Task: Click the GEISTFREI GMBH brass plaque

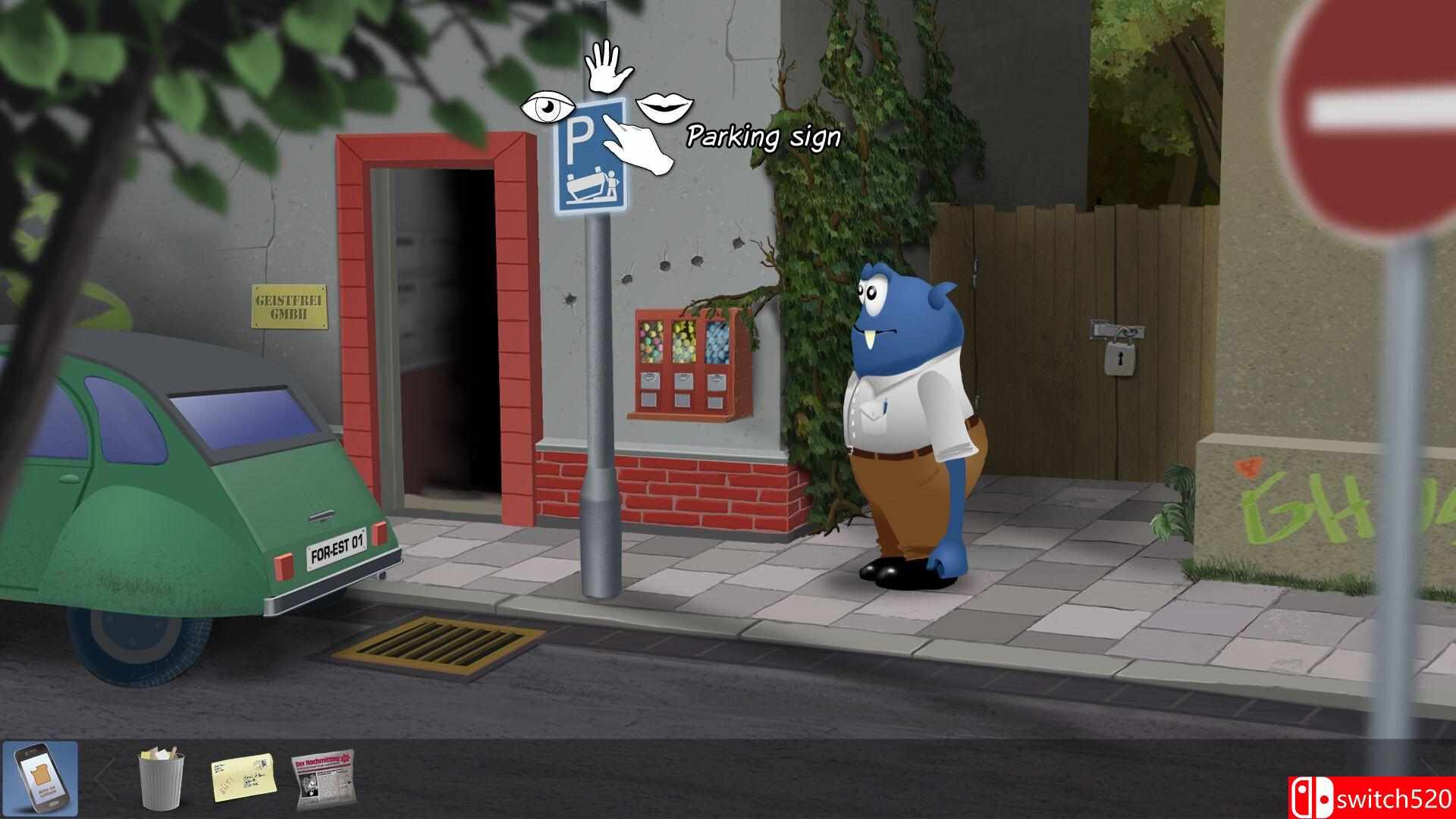Action: click(x=290, y=305)
